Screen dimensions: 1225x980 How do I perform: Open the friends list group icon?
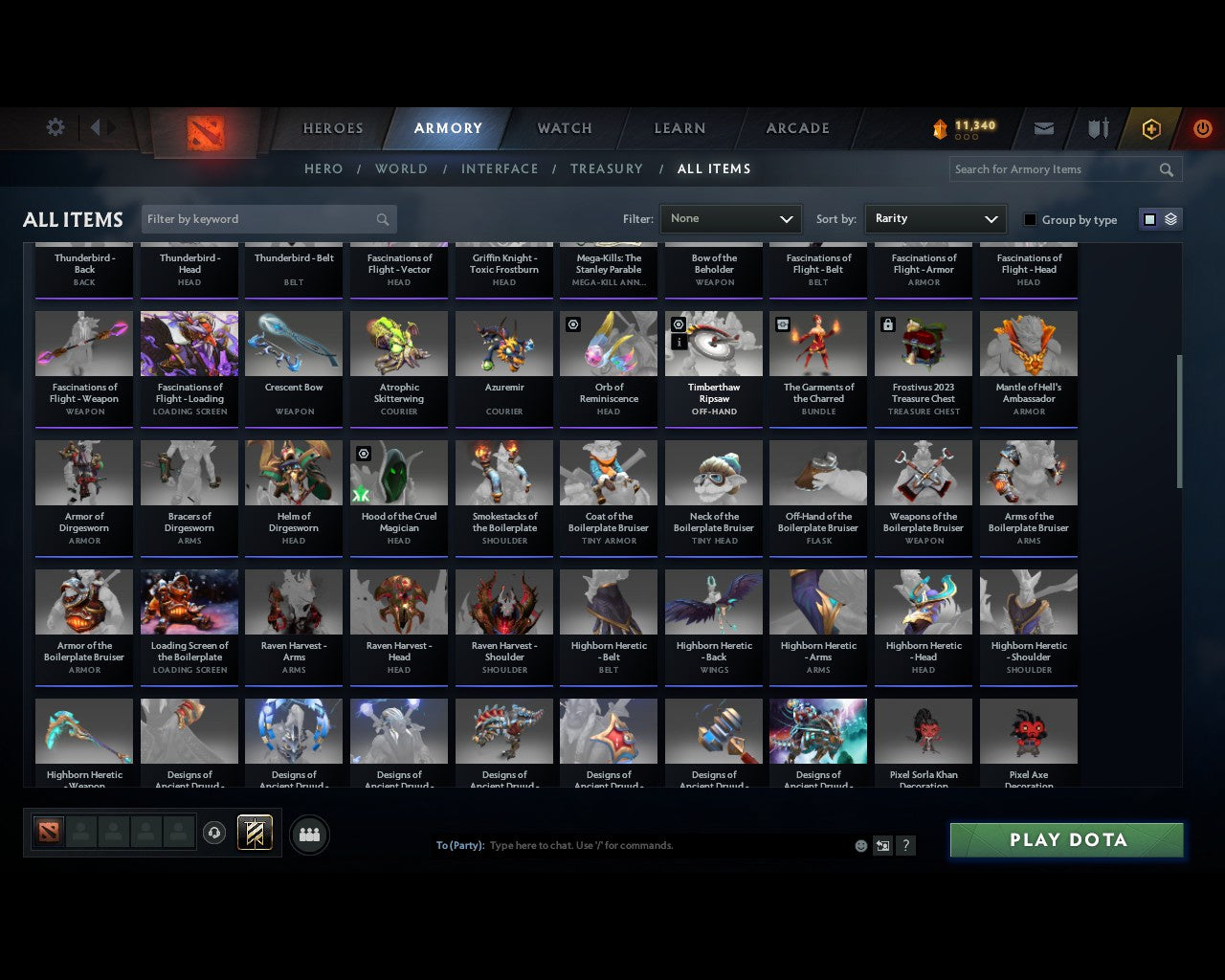[308, 835]
